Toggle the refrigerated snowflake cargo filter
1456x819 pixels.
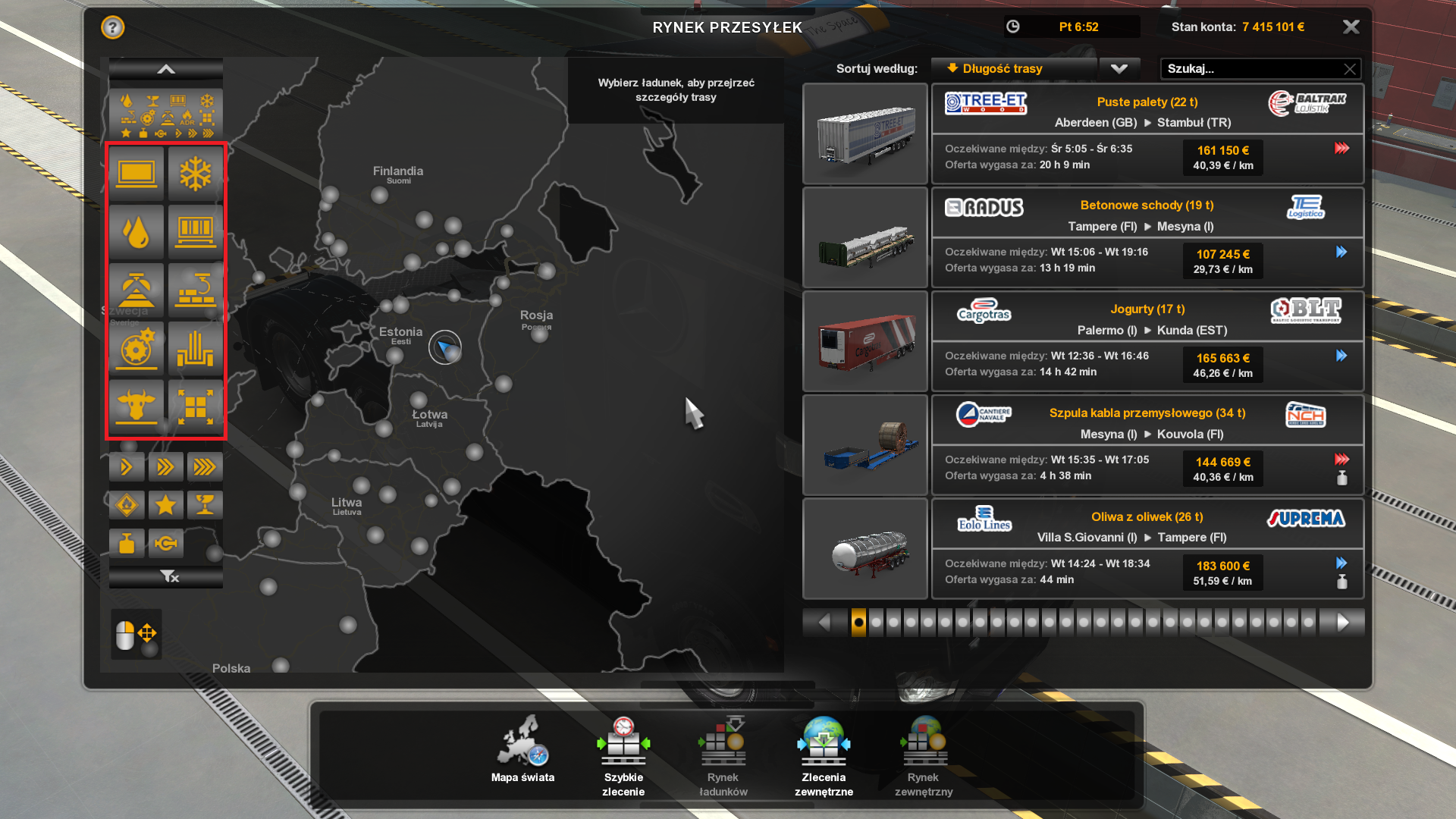click(195, 174)
